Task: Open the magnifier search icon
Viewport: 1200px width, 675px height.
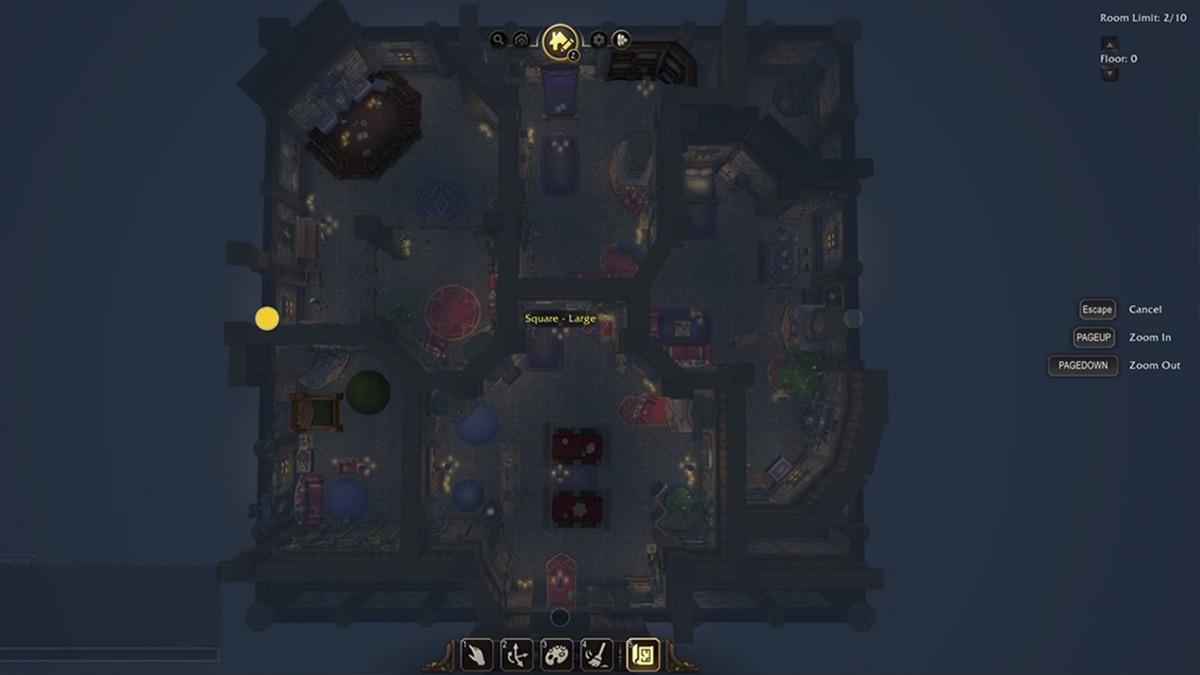Action: pyautogui.click(x=498, y=40)
